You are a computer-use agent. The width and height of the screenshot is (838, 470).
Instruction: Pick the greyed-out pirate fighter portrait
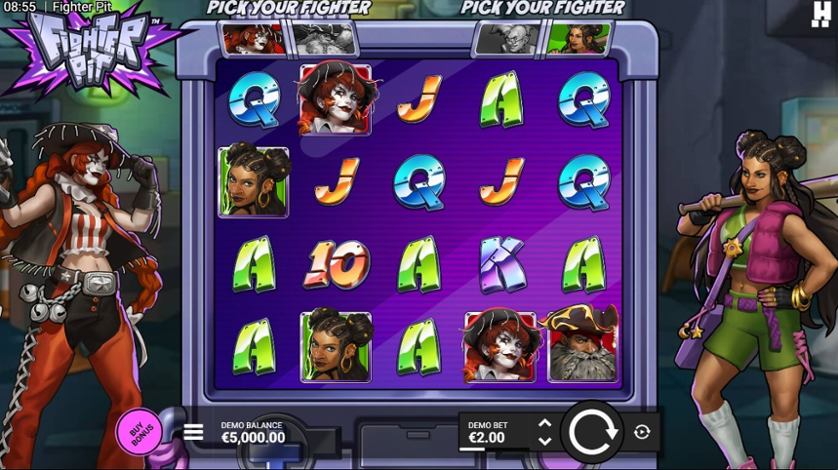(322, 39)
